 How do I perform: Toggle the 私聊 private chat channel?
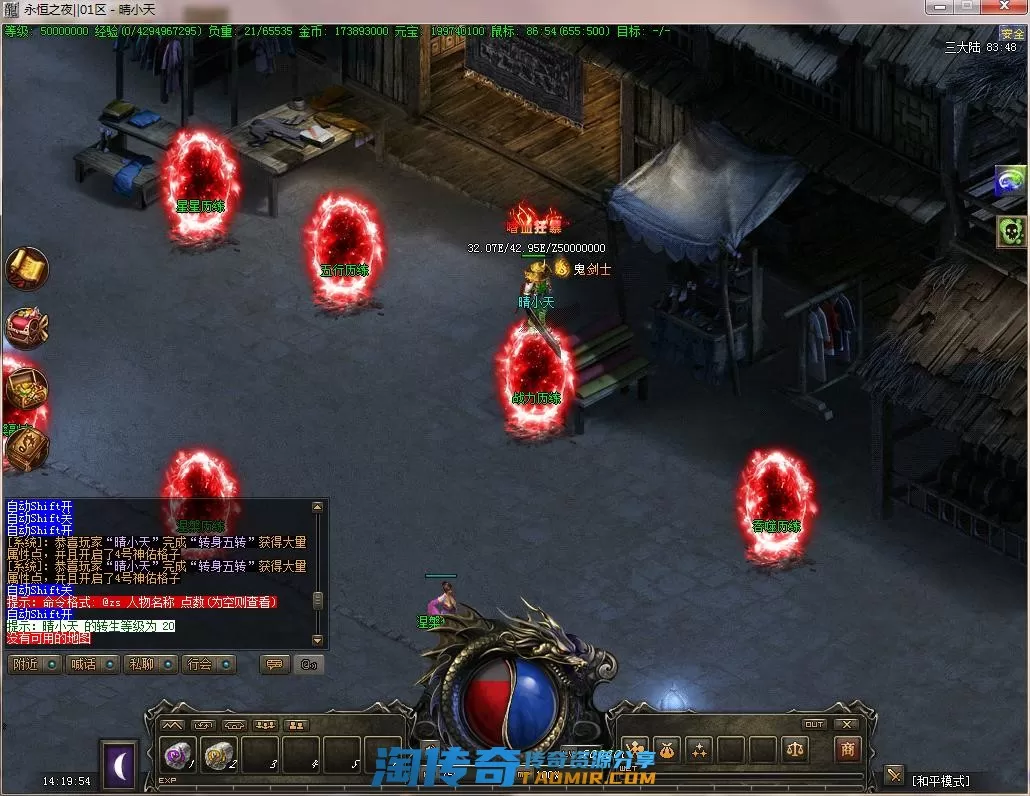150,664
